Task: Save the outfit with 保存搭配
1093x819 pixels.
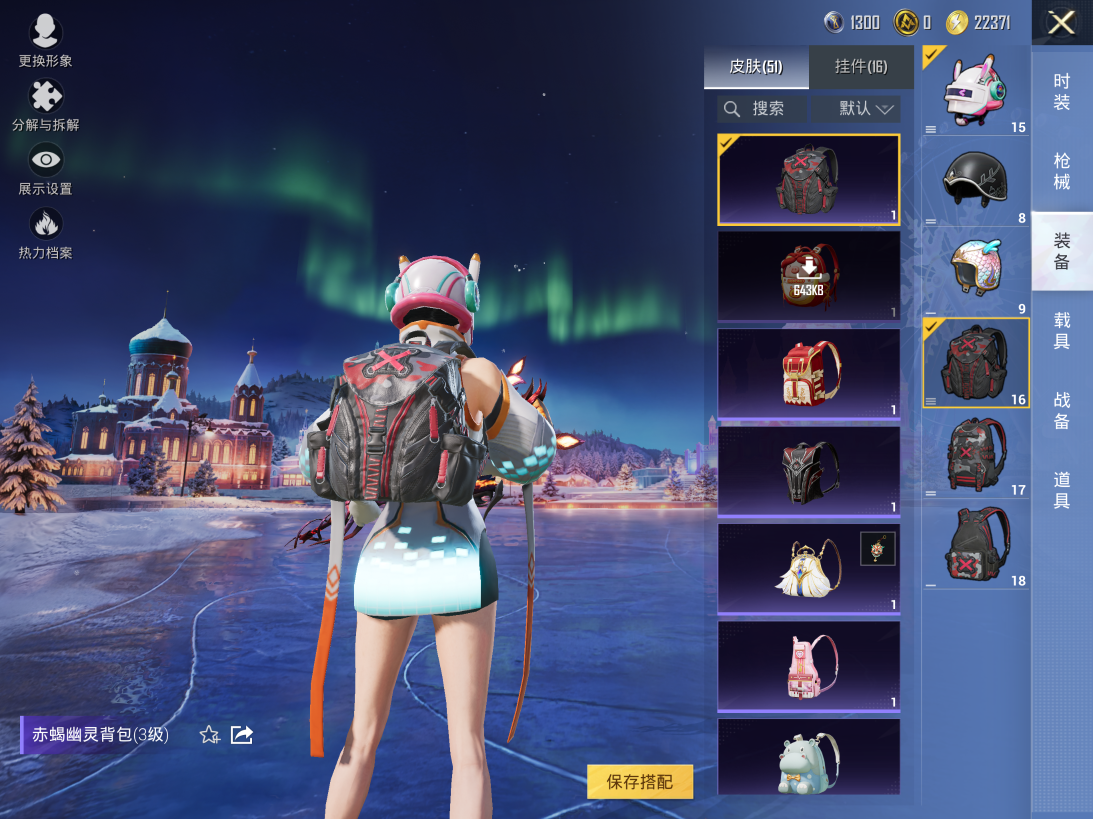Action: tap(640, 781)
